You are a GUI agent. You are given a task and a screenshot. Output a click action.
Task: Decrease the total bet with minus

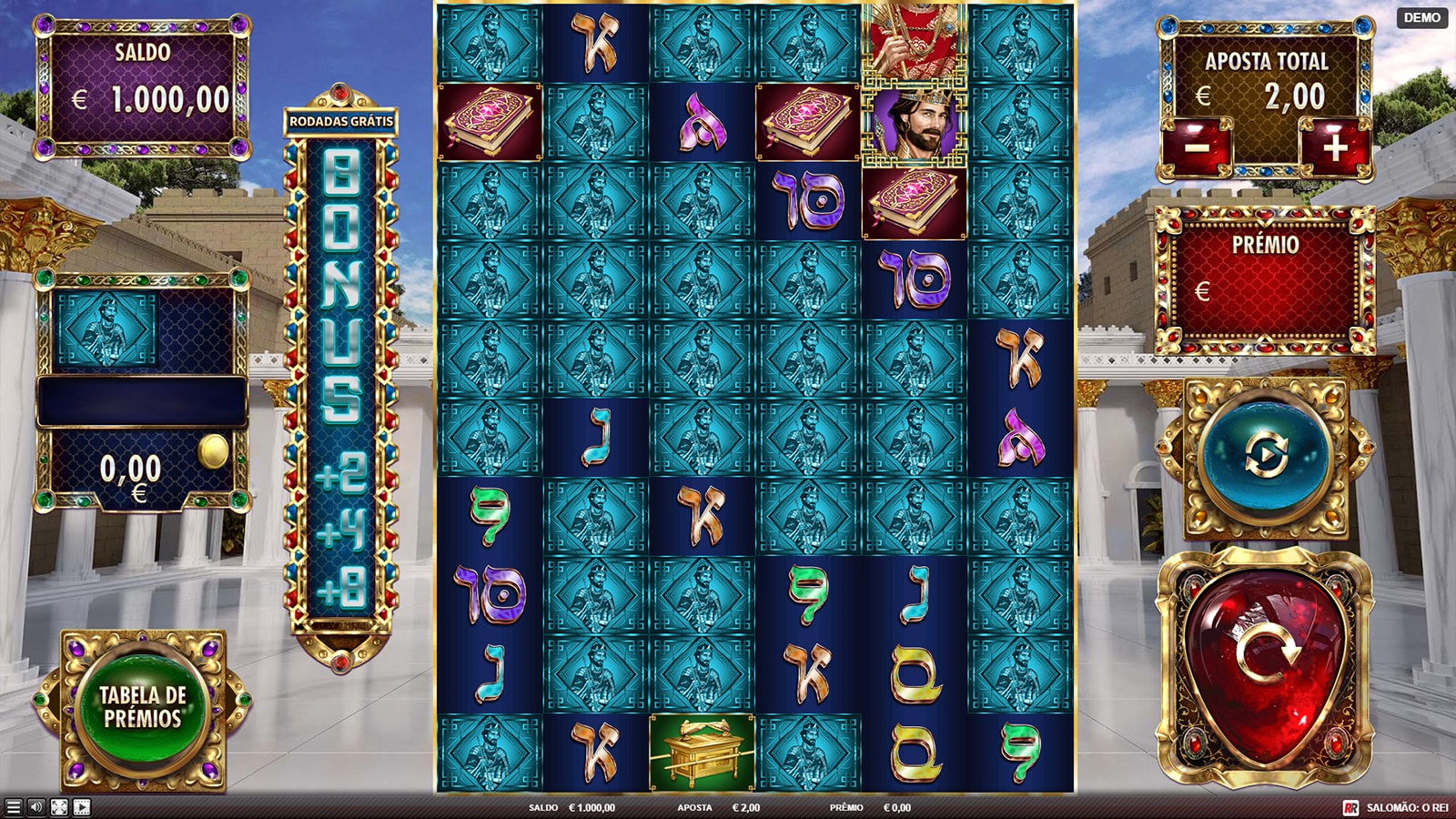[1198, 147]
